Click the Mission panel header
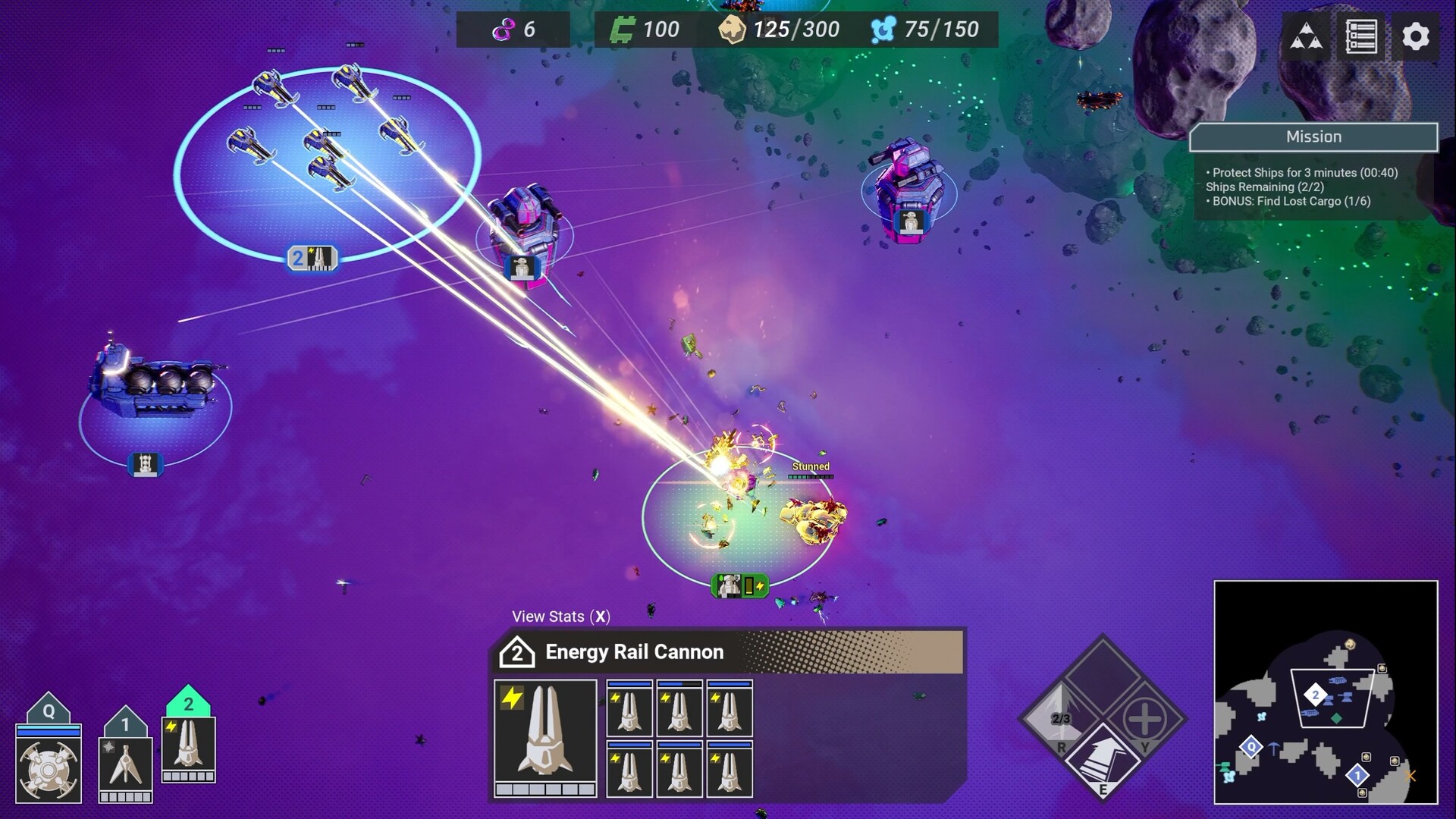The image size is (1456, 819). pos(1313,137)
